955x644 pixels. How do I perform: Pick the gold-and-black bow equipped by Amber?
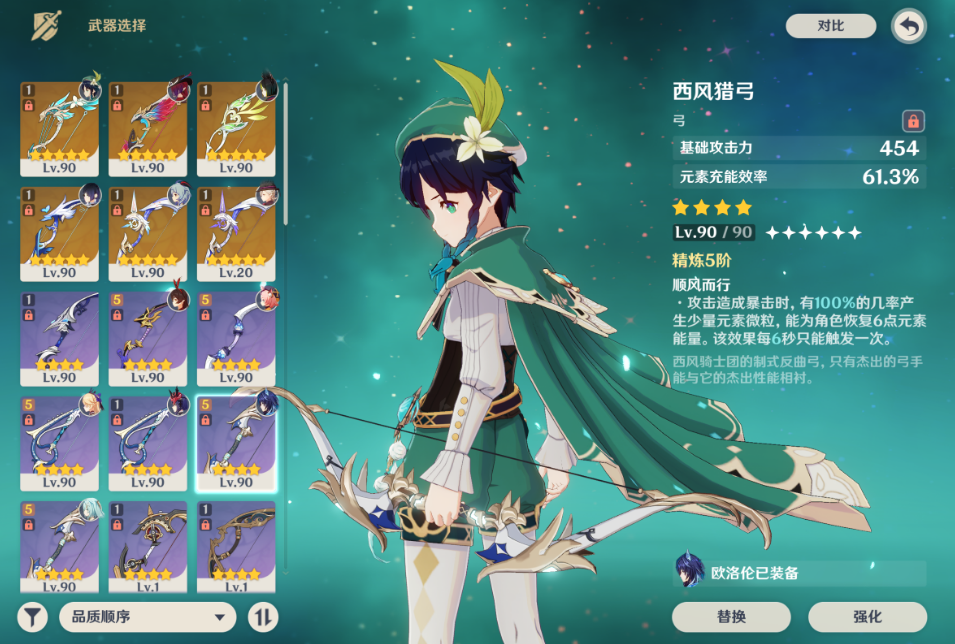point(147,338)
